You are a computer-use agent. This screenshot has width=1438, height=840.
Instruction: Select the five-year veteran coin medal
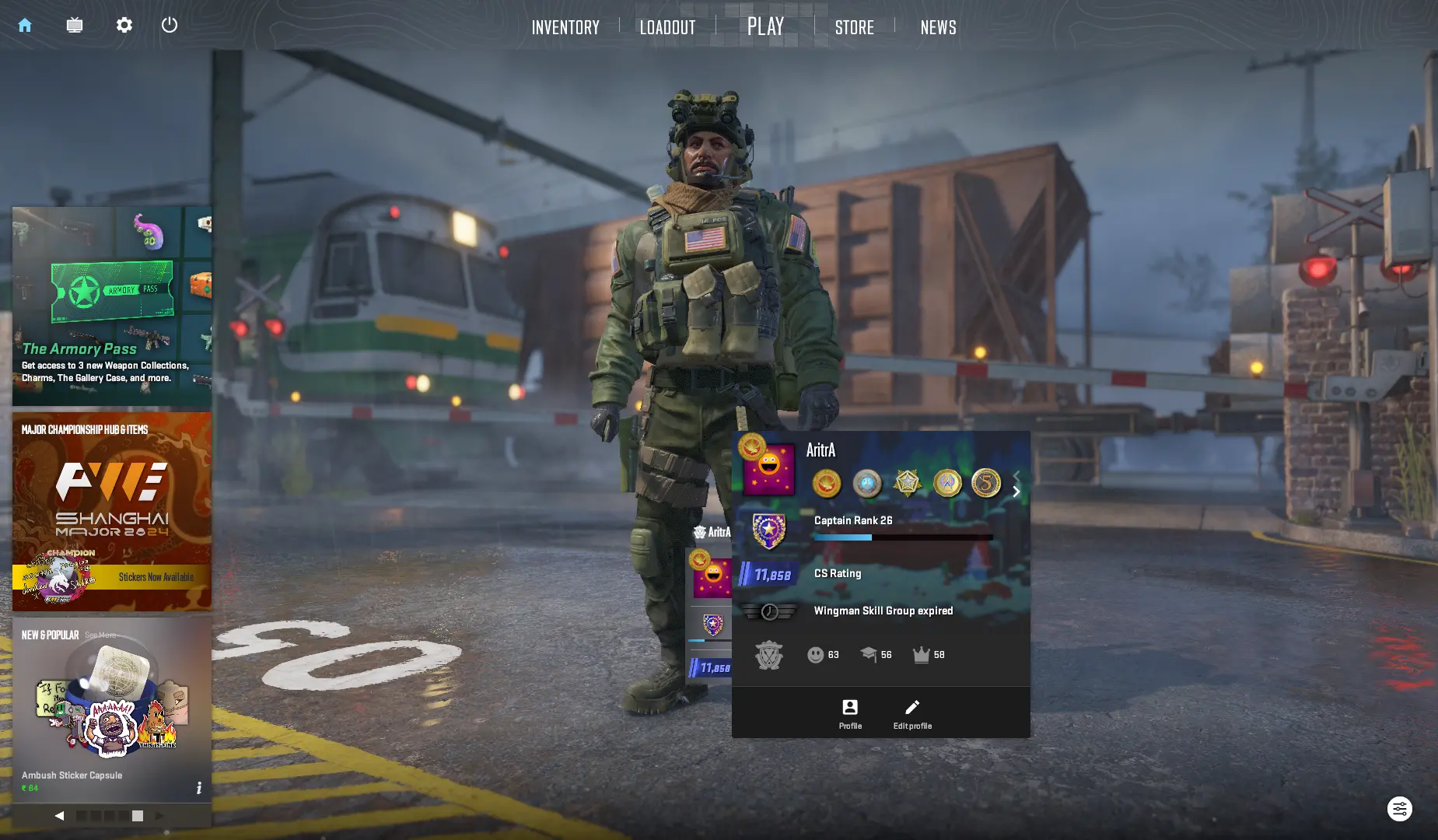coord(986,483)
